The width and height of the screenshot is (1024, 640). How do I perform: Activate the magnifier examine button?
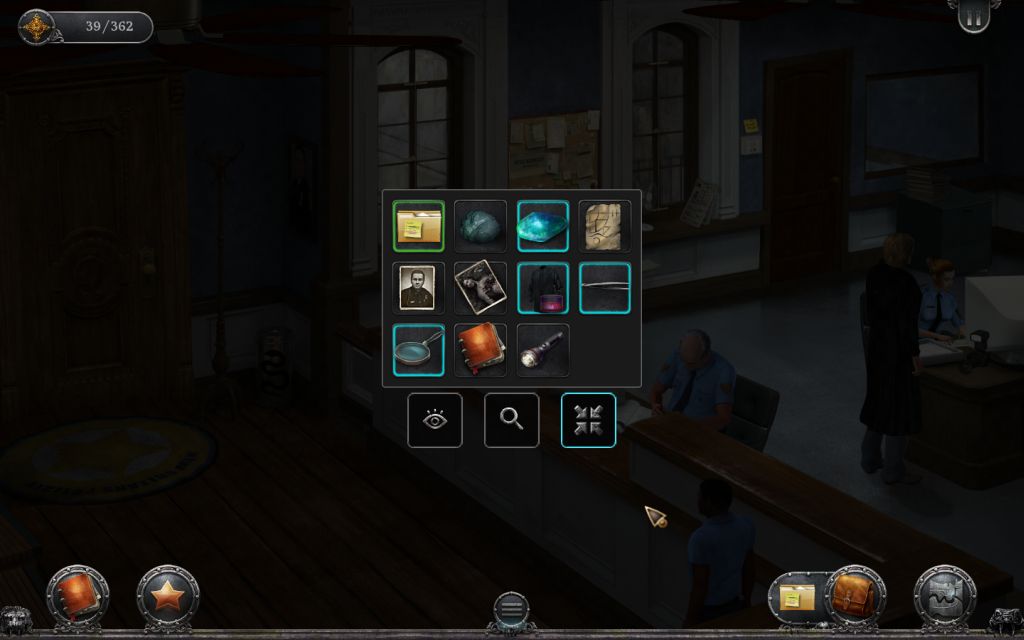[x=511, y=420]
